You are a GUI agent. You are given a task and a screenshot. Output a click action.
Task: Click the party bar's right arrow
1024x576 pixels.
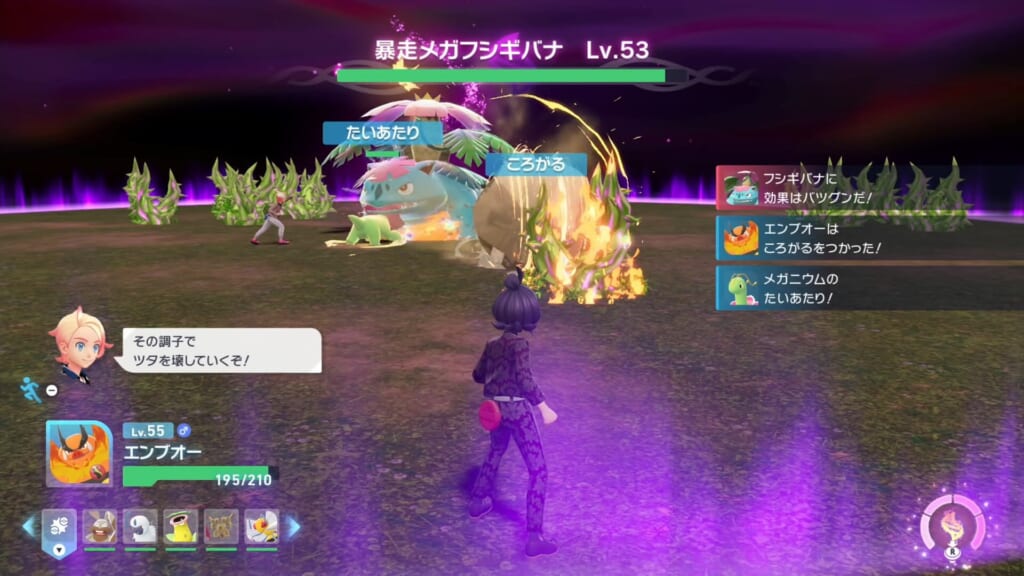(x=294, y=526)
